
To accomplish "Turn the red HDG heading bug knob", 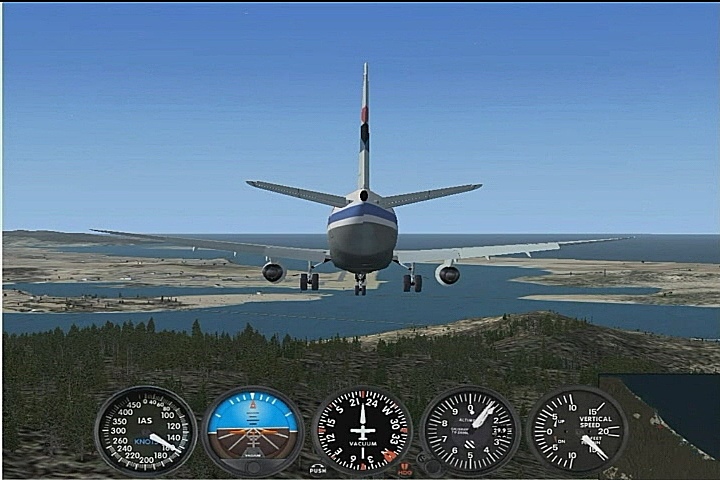I will (x=405, y=467).
